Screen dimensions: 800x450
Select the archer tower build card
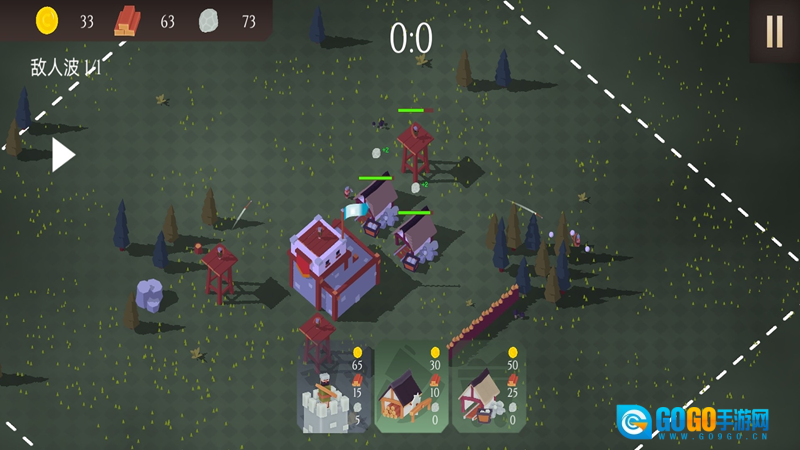point(335,388)
